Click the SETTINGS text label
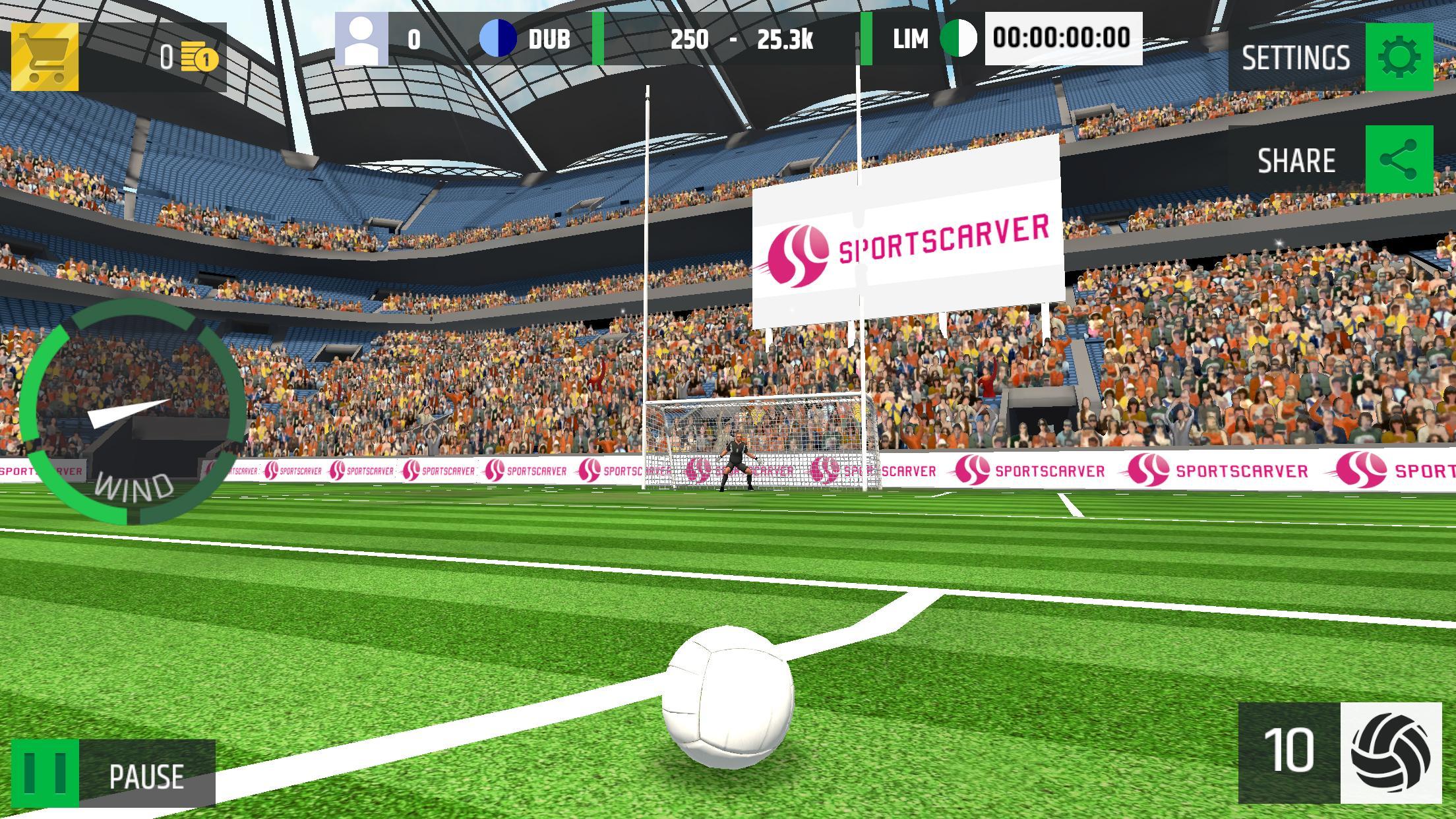 point(1295,58)
